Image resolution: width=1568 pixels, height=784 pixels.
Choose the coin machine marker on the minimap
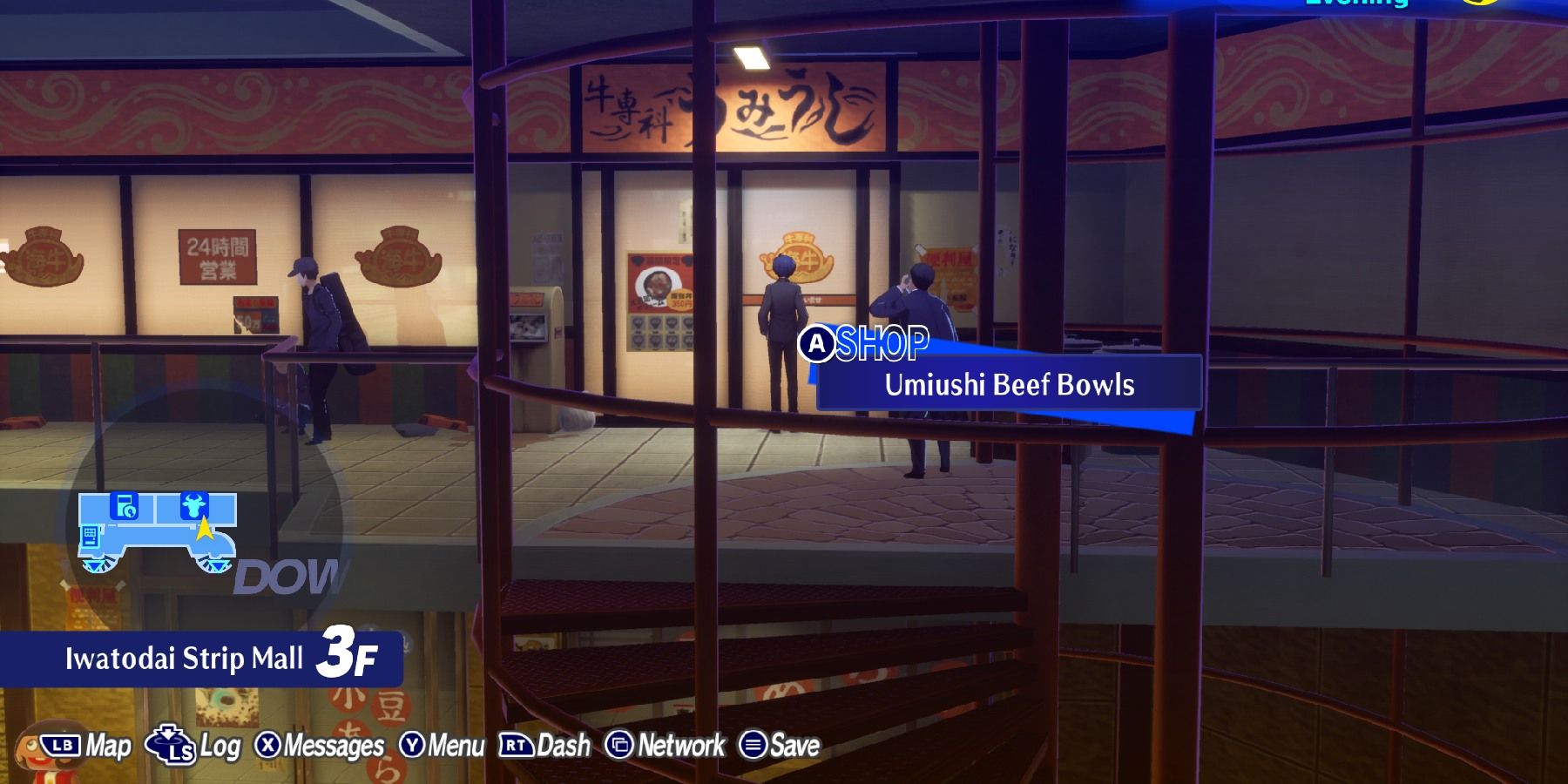click(125, 505)
